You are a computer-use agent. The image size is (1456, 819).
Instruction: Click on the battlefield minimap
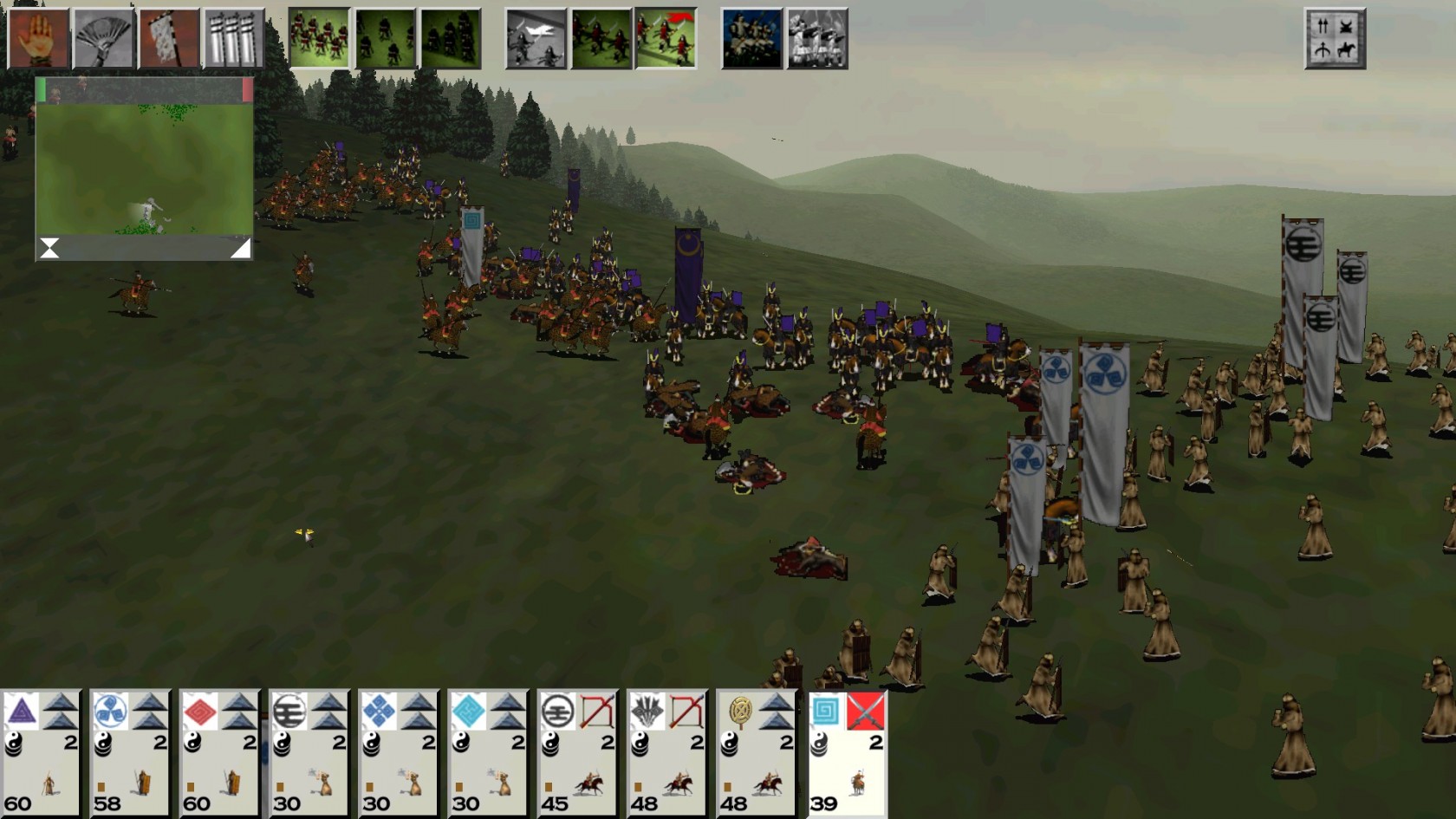pos(144,165)
